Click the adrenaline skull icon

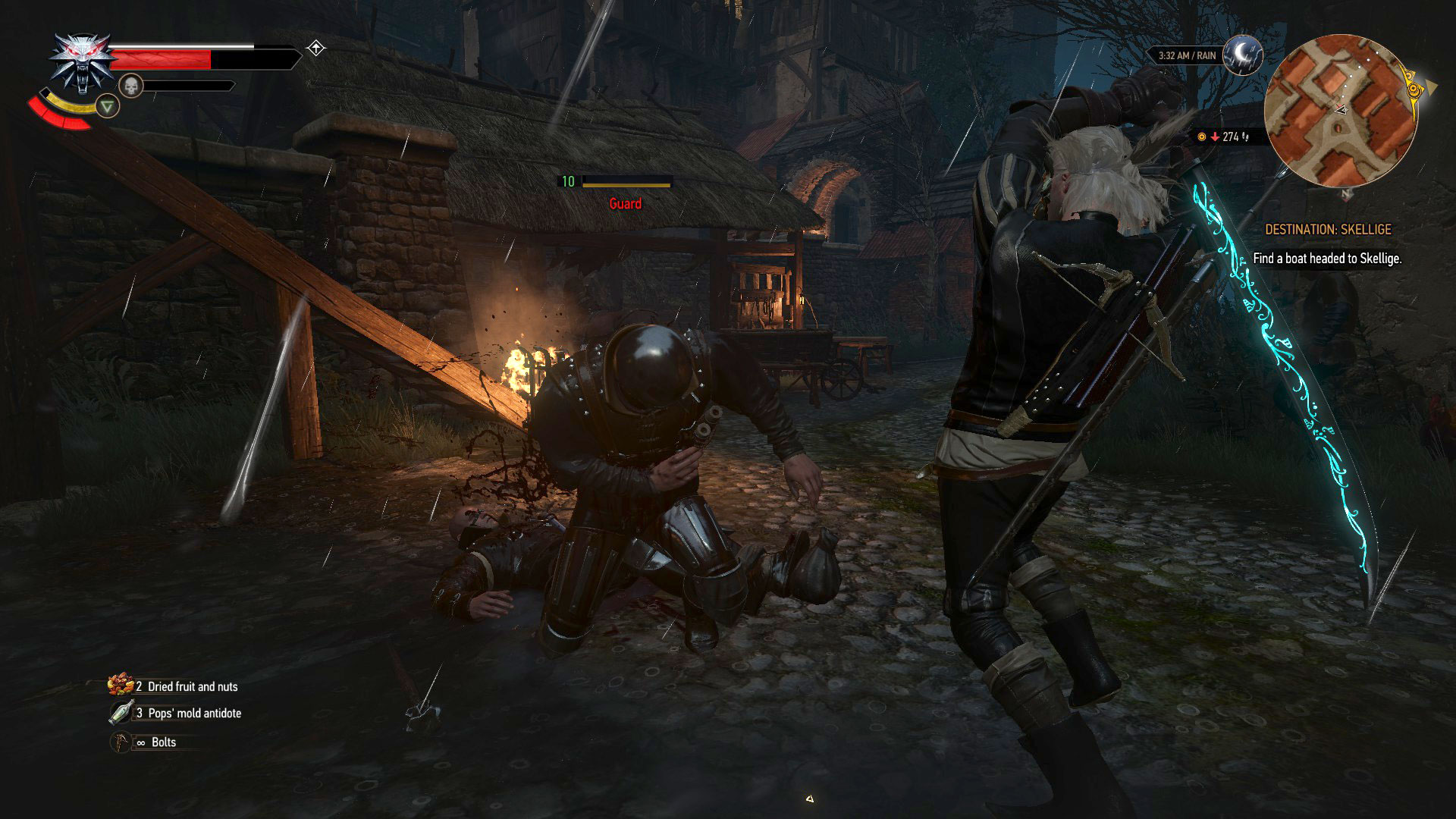[131, 85]
